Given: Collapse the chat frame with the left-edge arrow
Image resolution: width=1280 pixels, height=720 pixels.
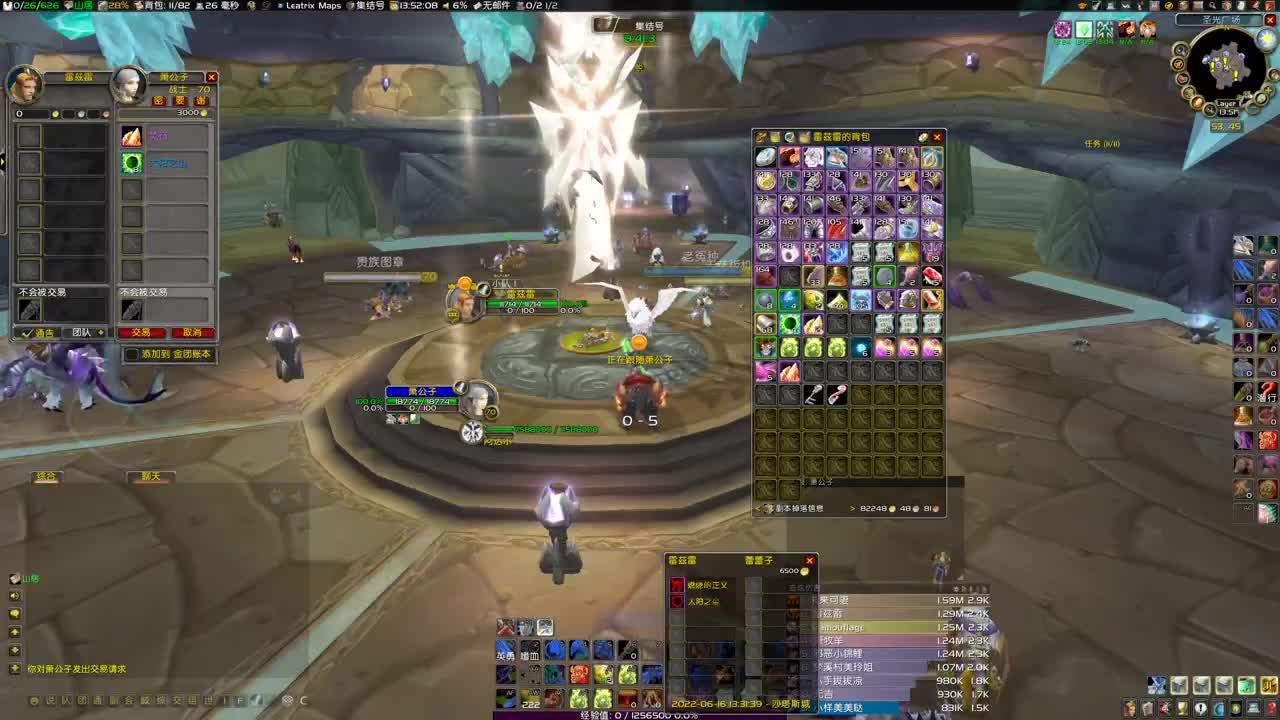Looking at the screenshot, I should coord(5,162).
